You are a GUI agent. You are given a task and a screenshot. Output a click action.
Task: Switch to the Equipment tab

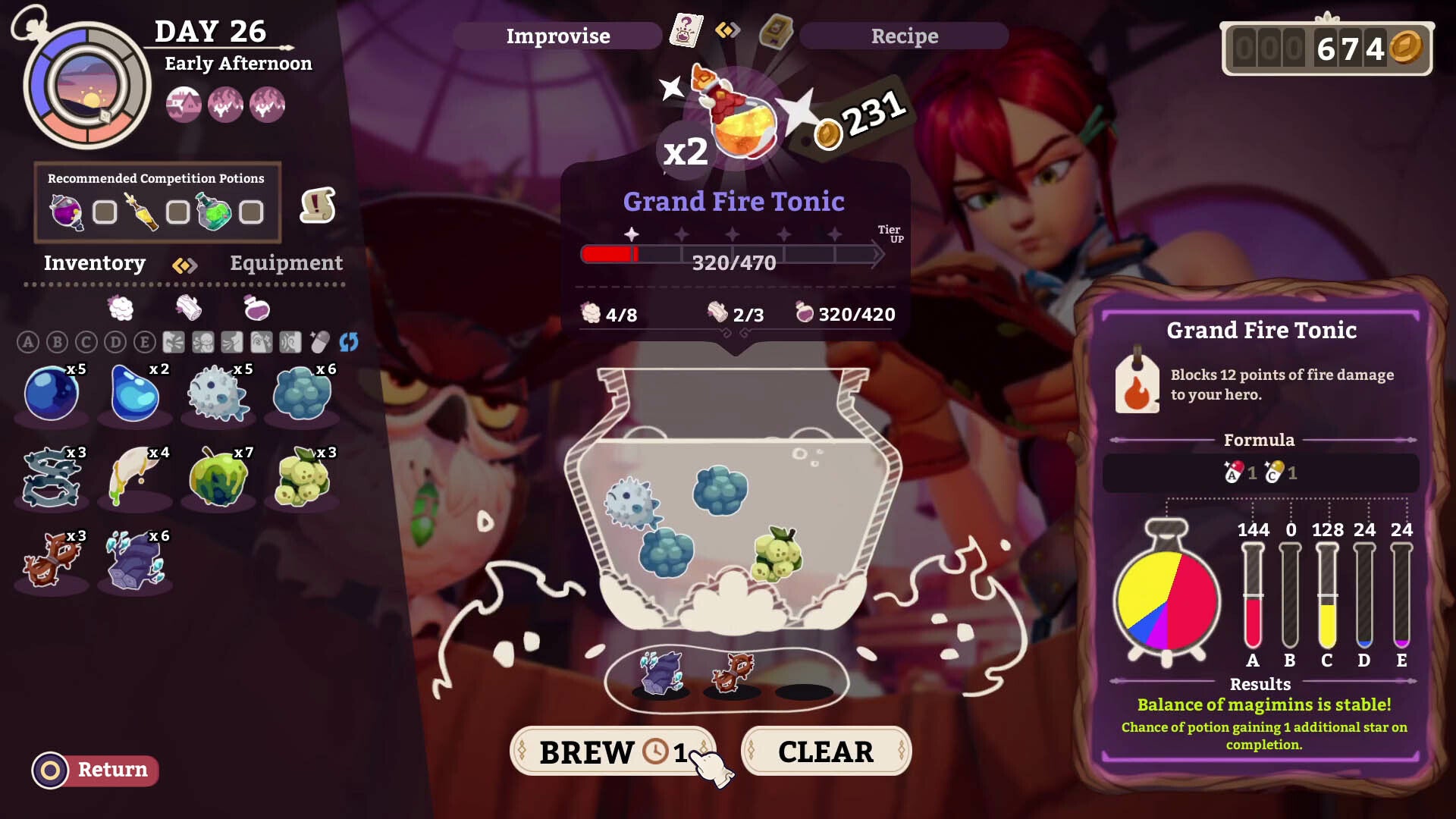[x=286, y=263]
